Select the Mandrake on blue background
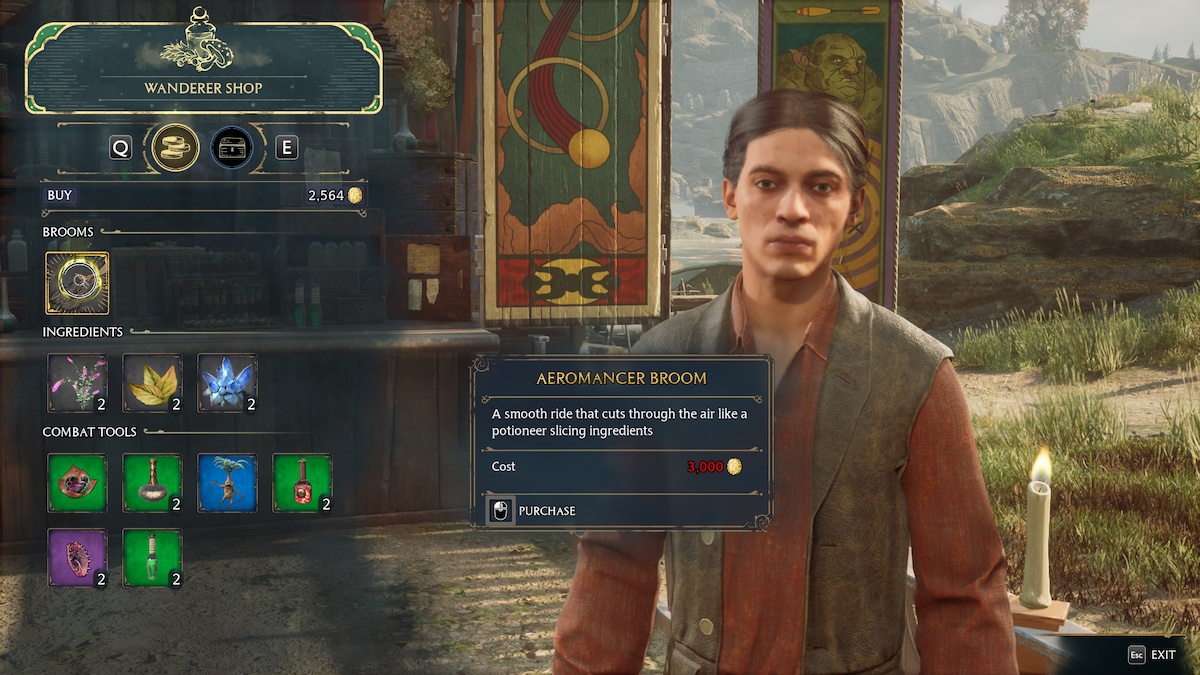 pos(227,483)
